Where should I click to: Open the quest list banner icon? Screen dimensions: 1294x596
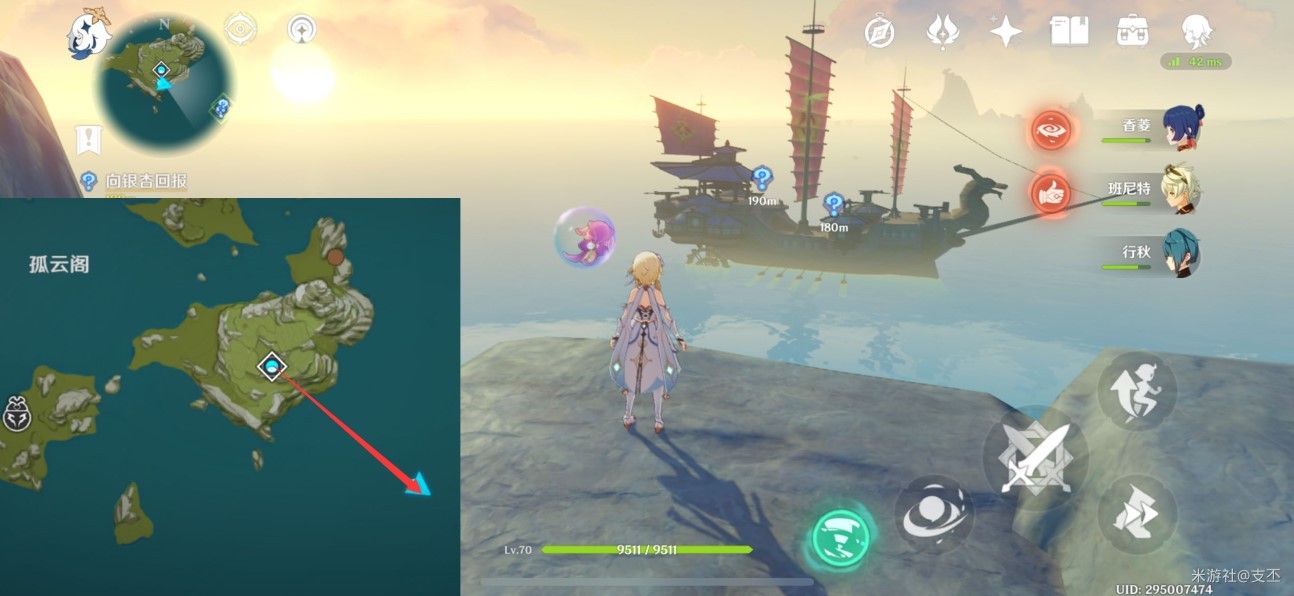click(89, 140)
